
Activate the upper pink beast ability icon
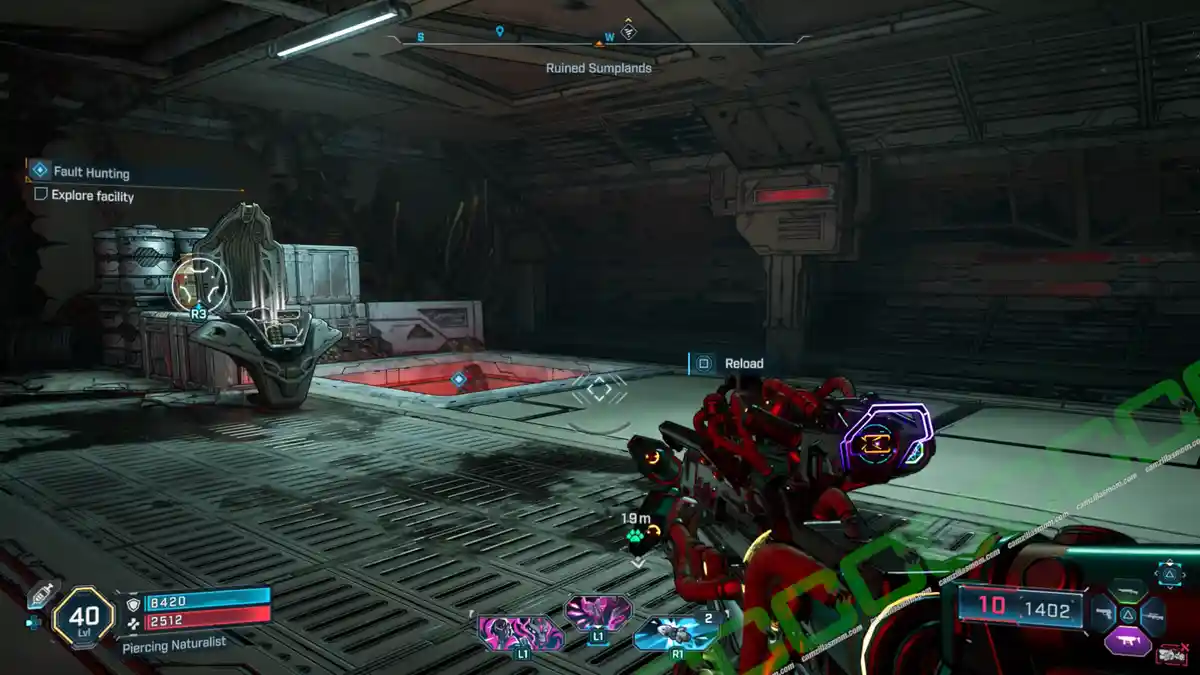[x=598, y=610]
